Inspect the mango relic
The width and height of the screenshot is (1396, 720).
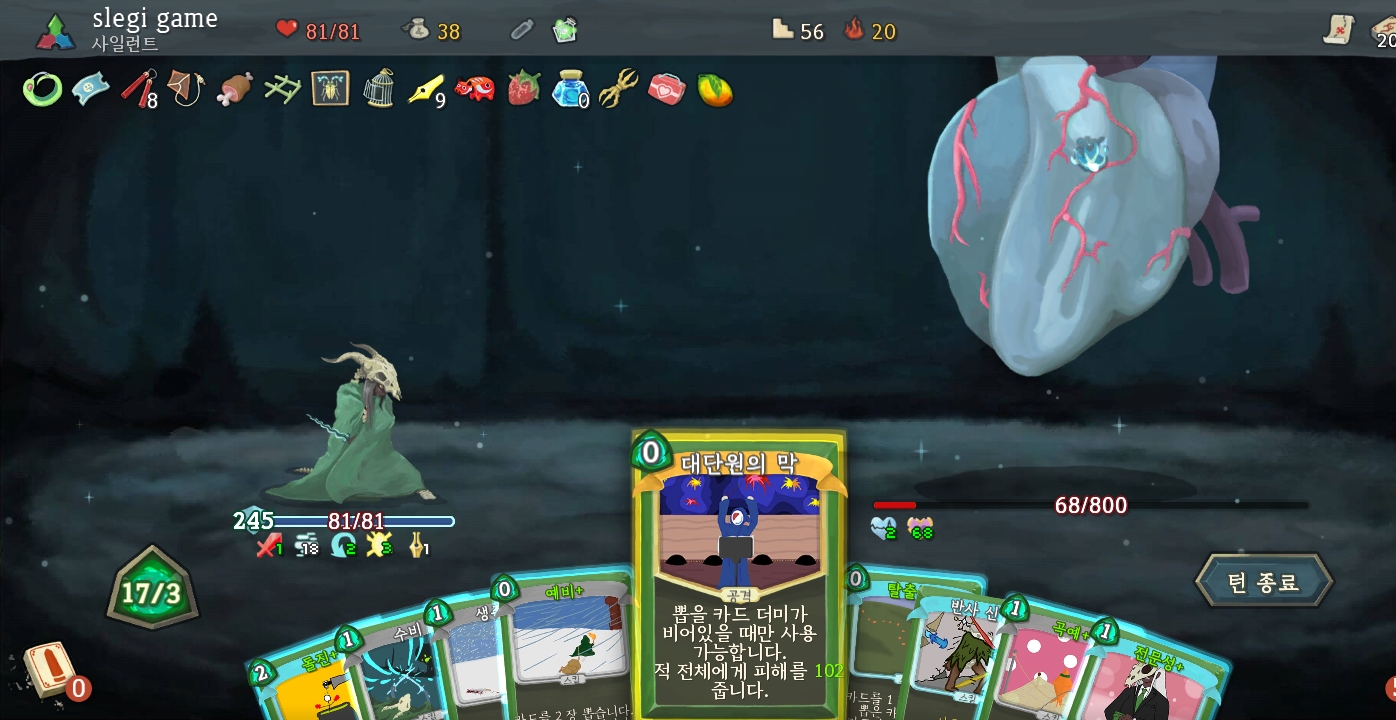click(714, 90)
